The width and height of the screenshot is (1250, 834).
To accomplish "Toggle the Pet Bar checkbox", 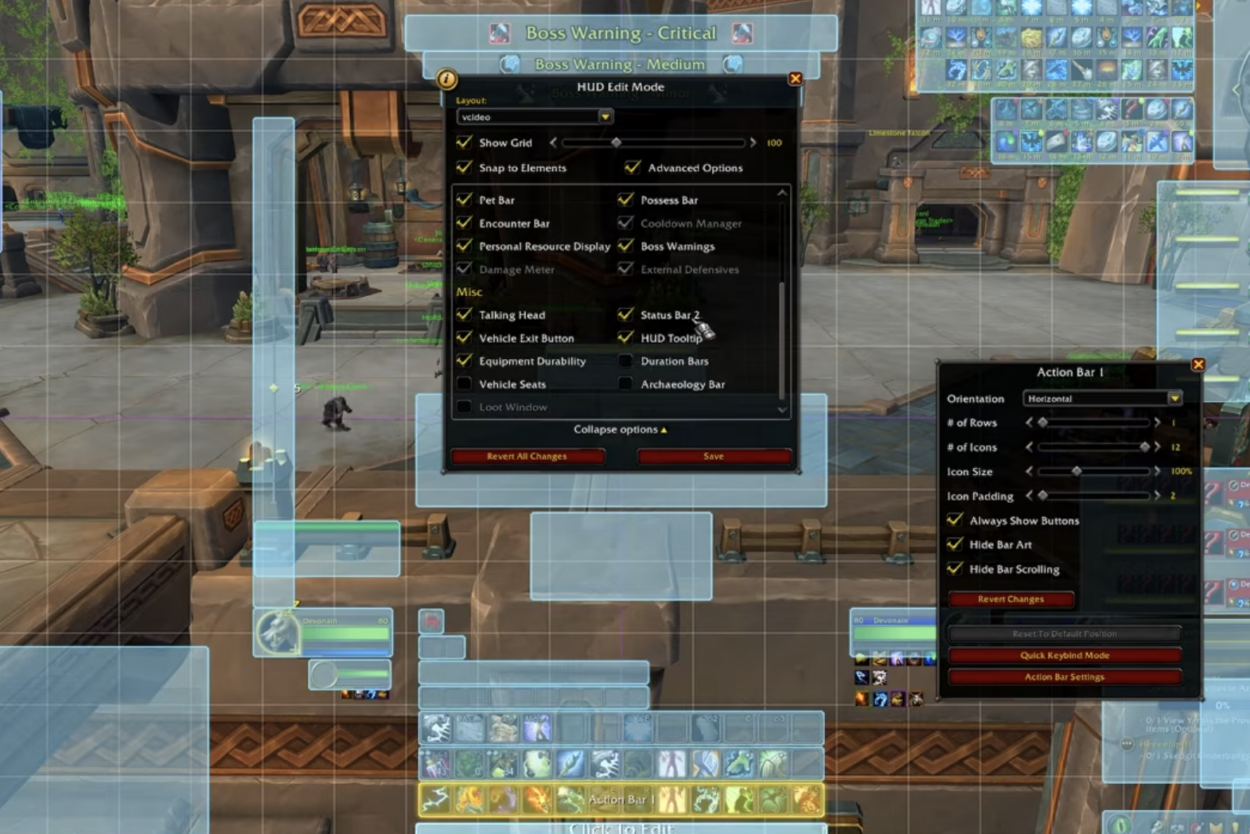I will (x=464, y=200).
